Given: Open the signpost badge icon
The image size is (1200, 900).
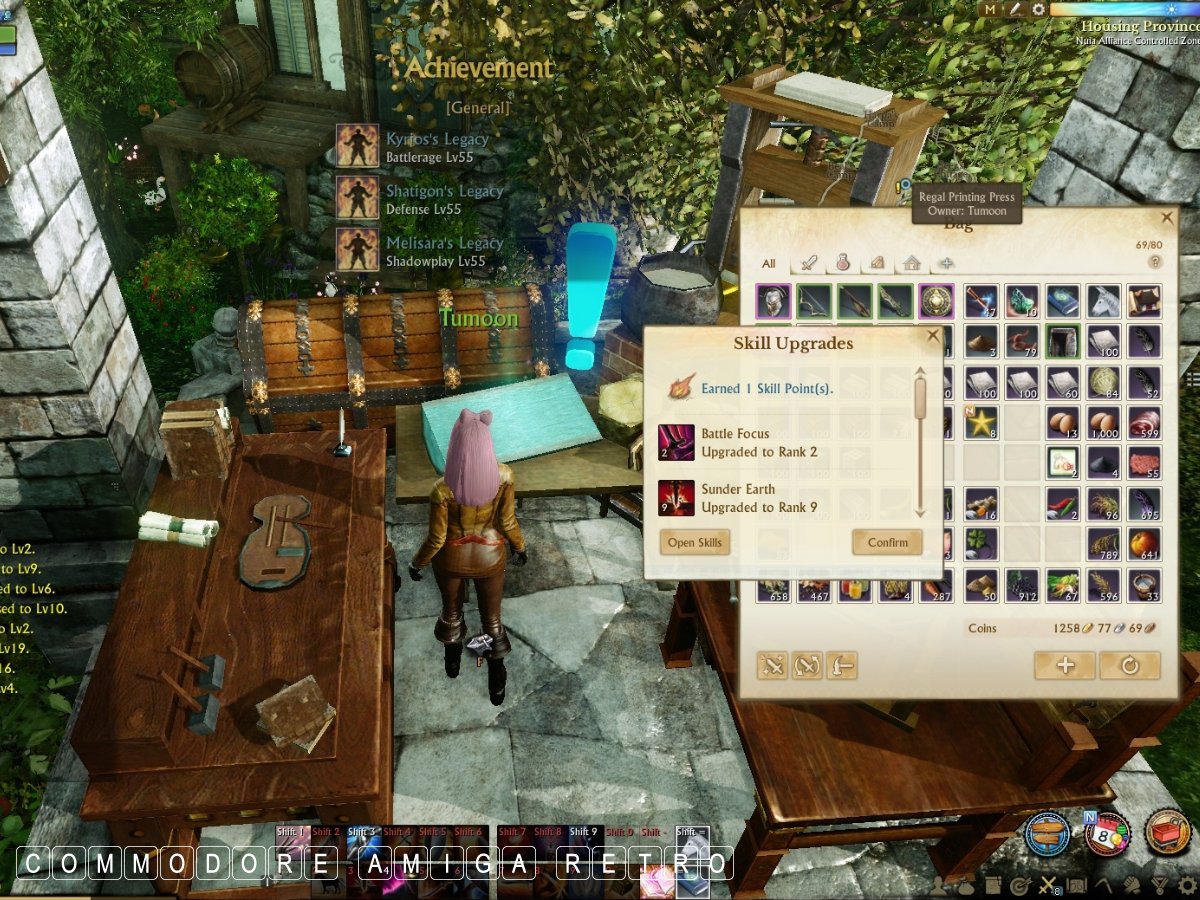Looking at the screenshot, I should [x=1047, y=832].
